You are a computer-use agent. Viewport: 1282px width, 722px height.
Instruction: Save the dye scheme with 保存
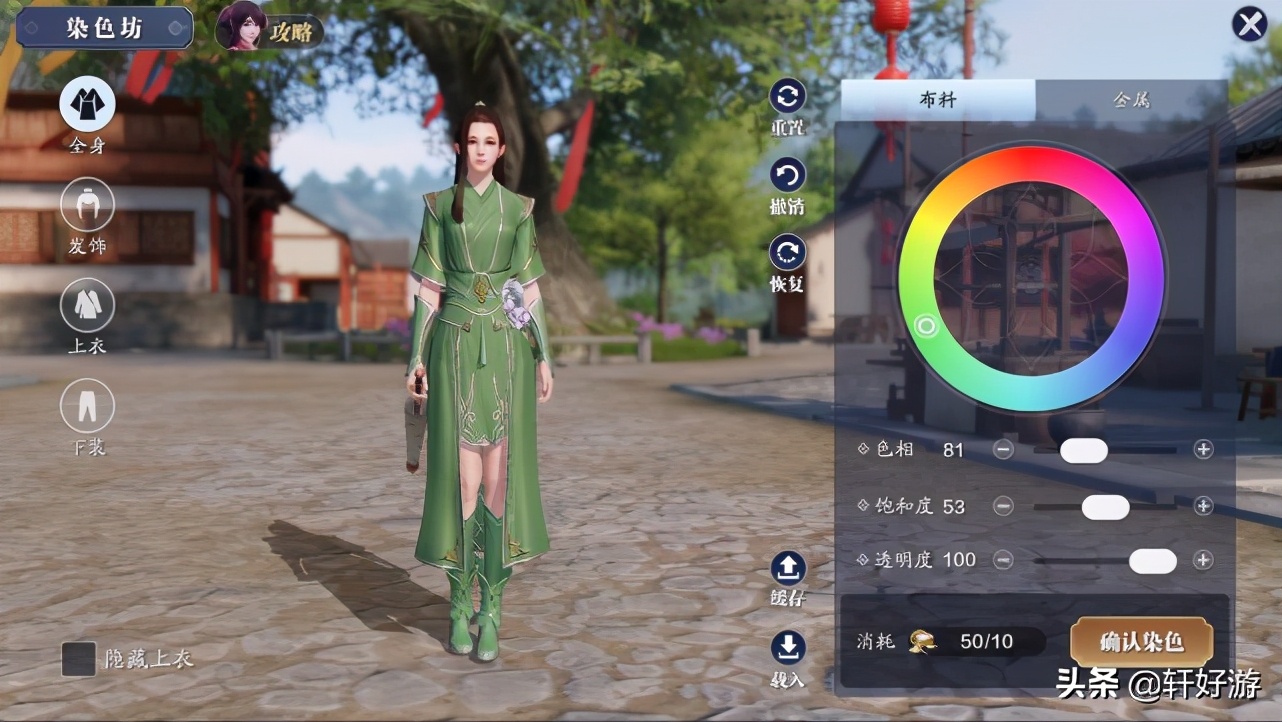(x=787, y=569)
